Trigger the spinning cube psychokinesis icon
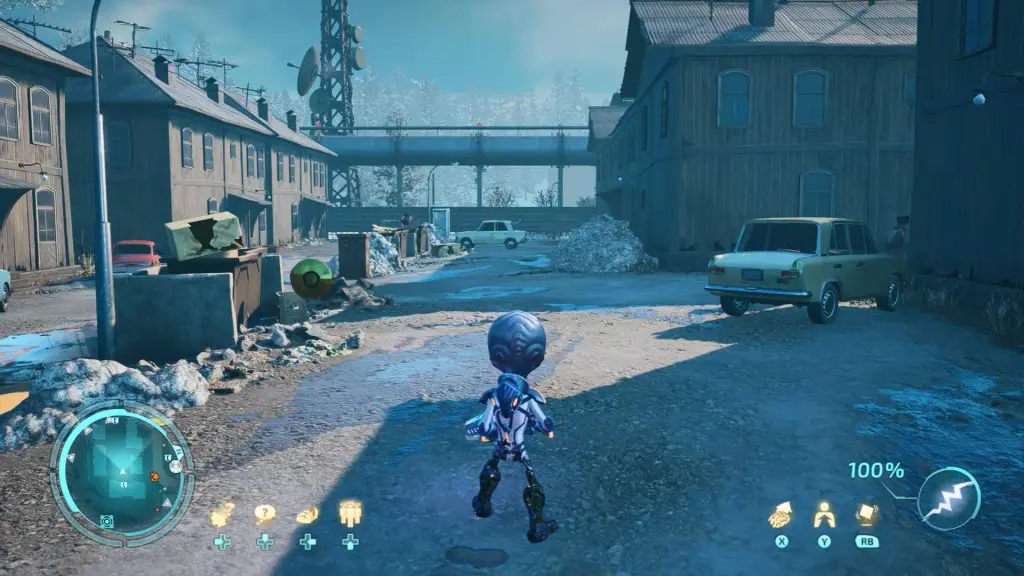 point(866,514)
